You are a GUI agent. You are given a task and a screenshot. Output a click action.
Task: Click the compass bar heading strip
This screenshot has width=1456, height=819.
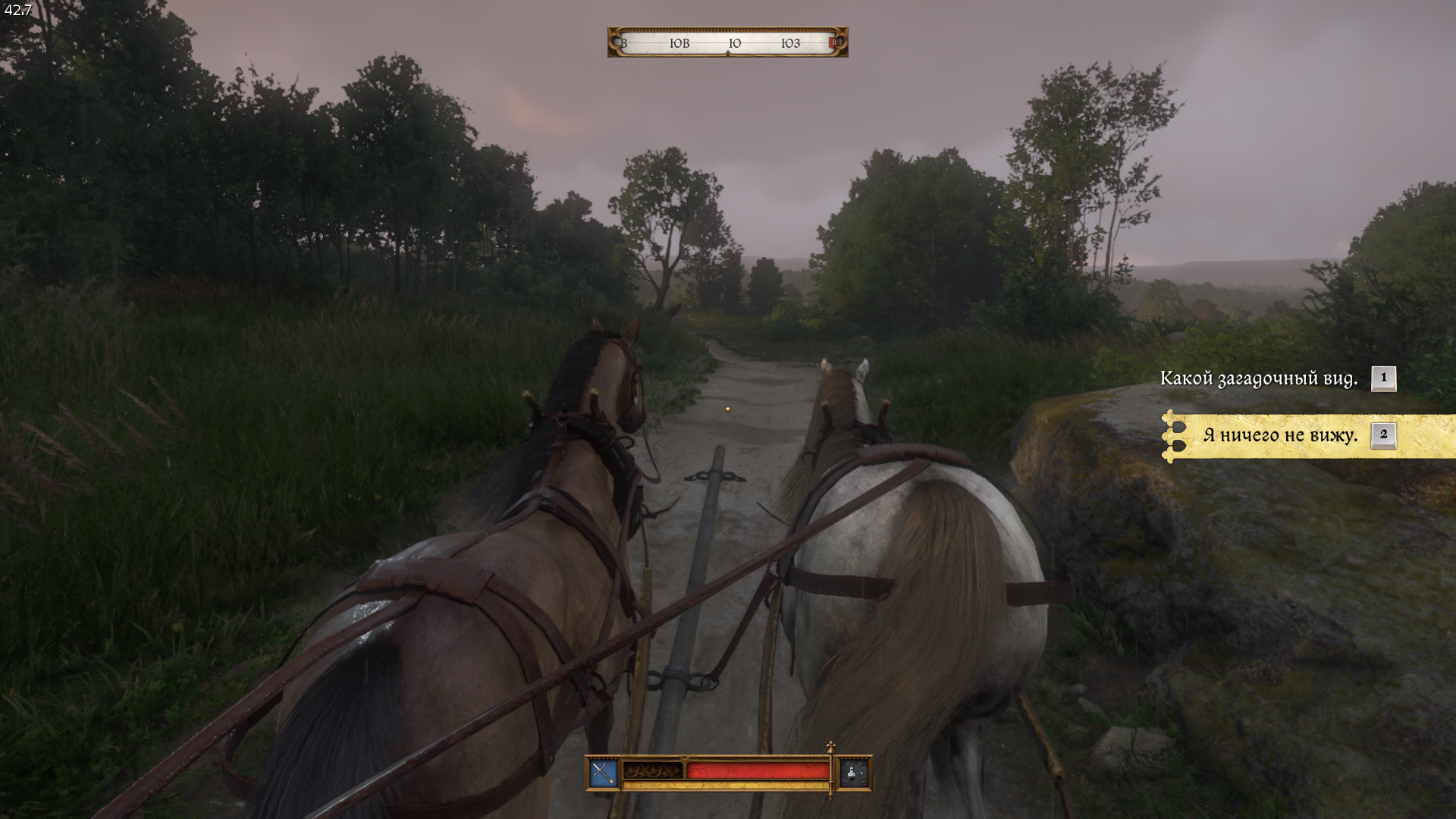[x=727, y=43]
